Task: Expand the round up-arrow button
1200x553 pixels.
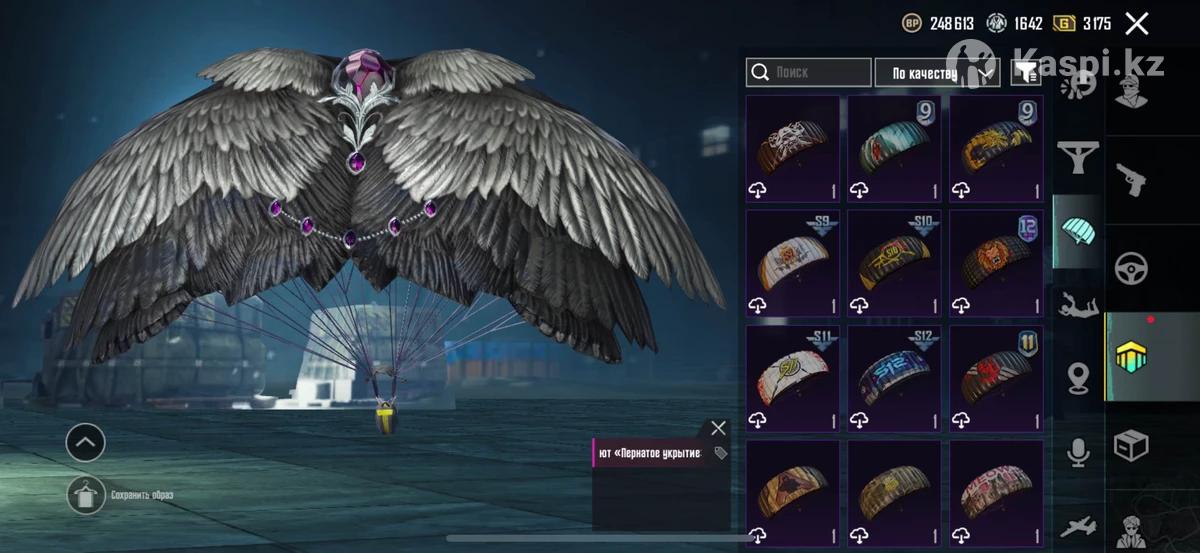Action: 86,441
